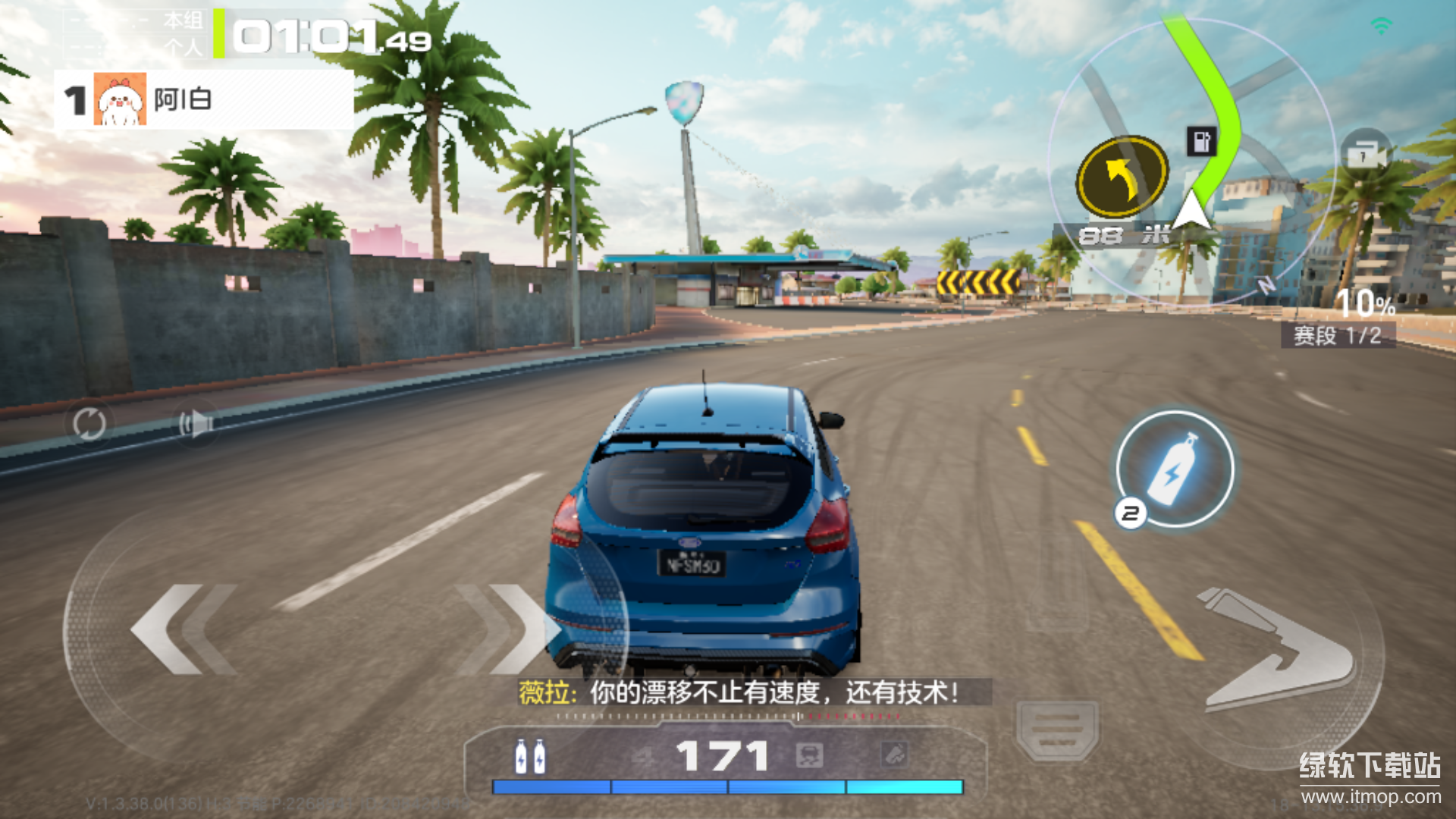Switch to the 赛段 1/2 stage display
Screen dimensions: 1456x819
(x=1337, y=336)
